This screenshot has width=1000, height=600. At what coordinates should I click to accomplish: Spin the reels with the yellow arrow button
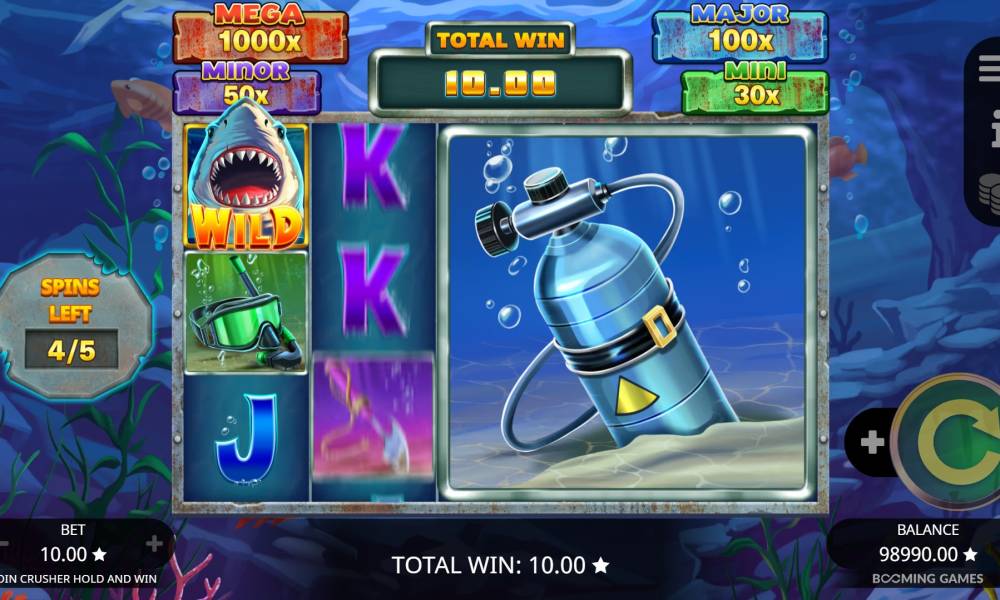[x=950, y=443]
